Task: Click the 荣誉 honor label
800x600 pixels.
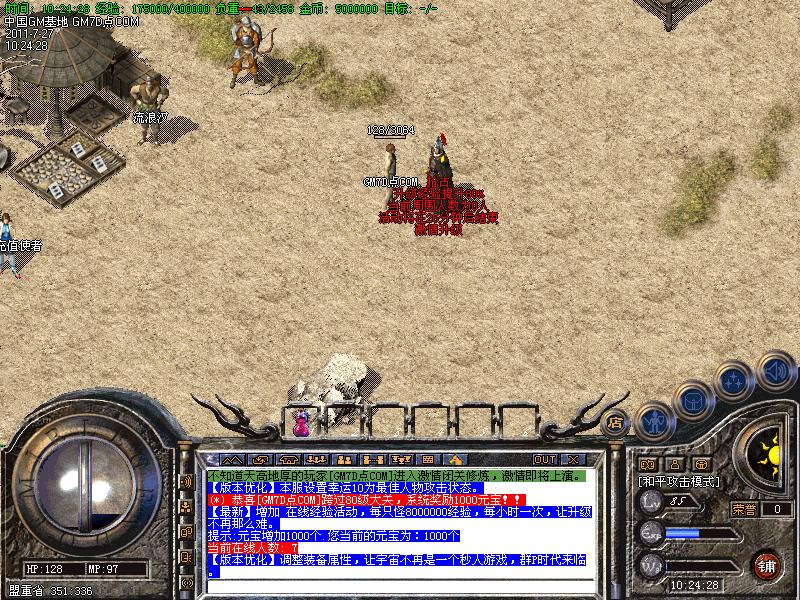Action: [743, 509]
